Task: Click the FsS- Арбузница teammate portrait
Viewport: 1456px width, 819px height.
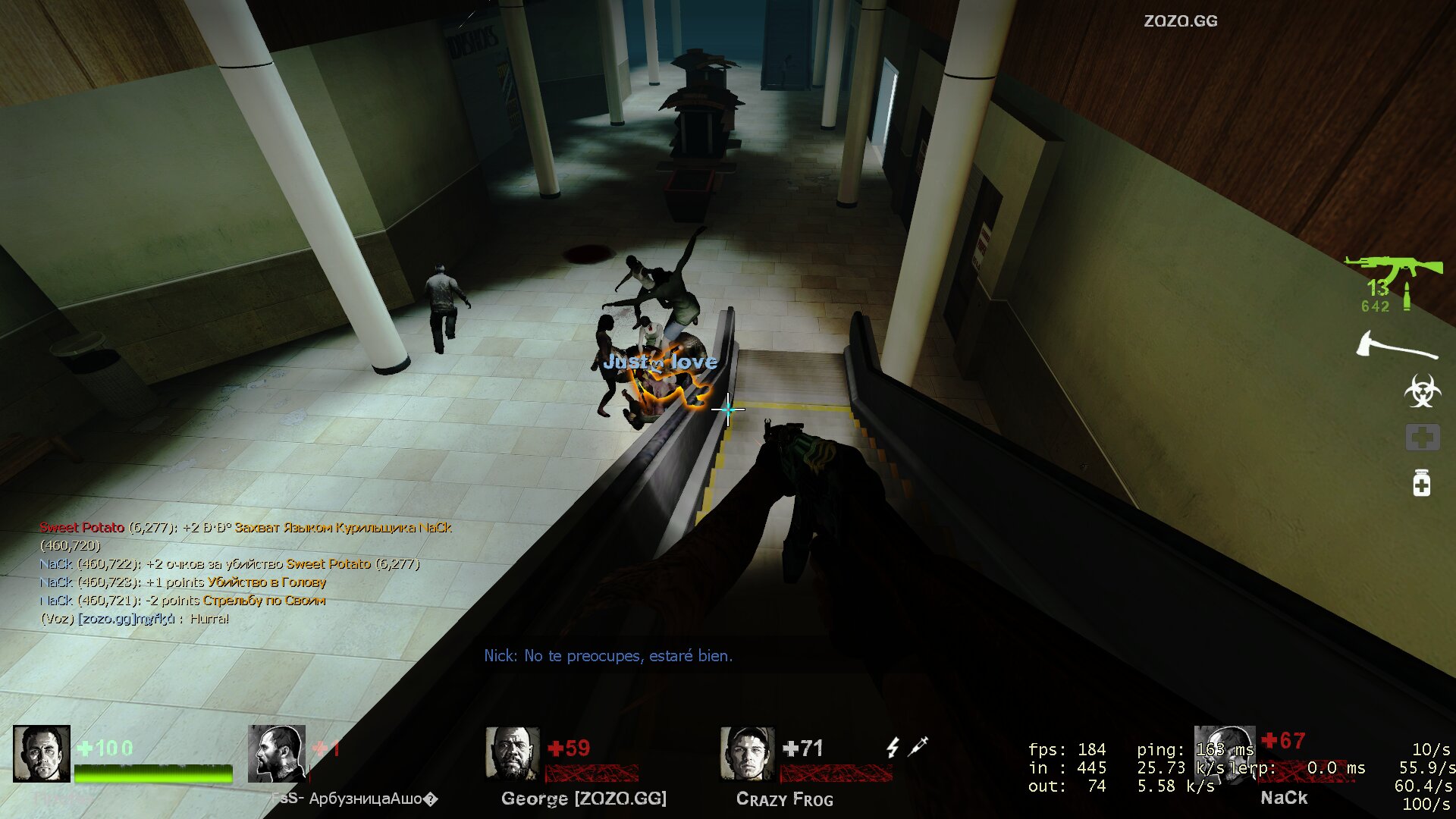Action: tap(277, 754)
